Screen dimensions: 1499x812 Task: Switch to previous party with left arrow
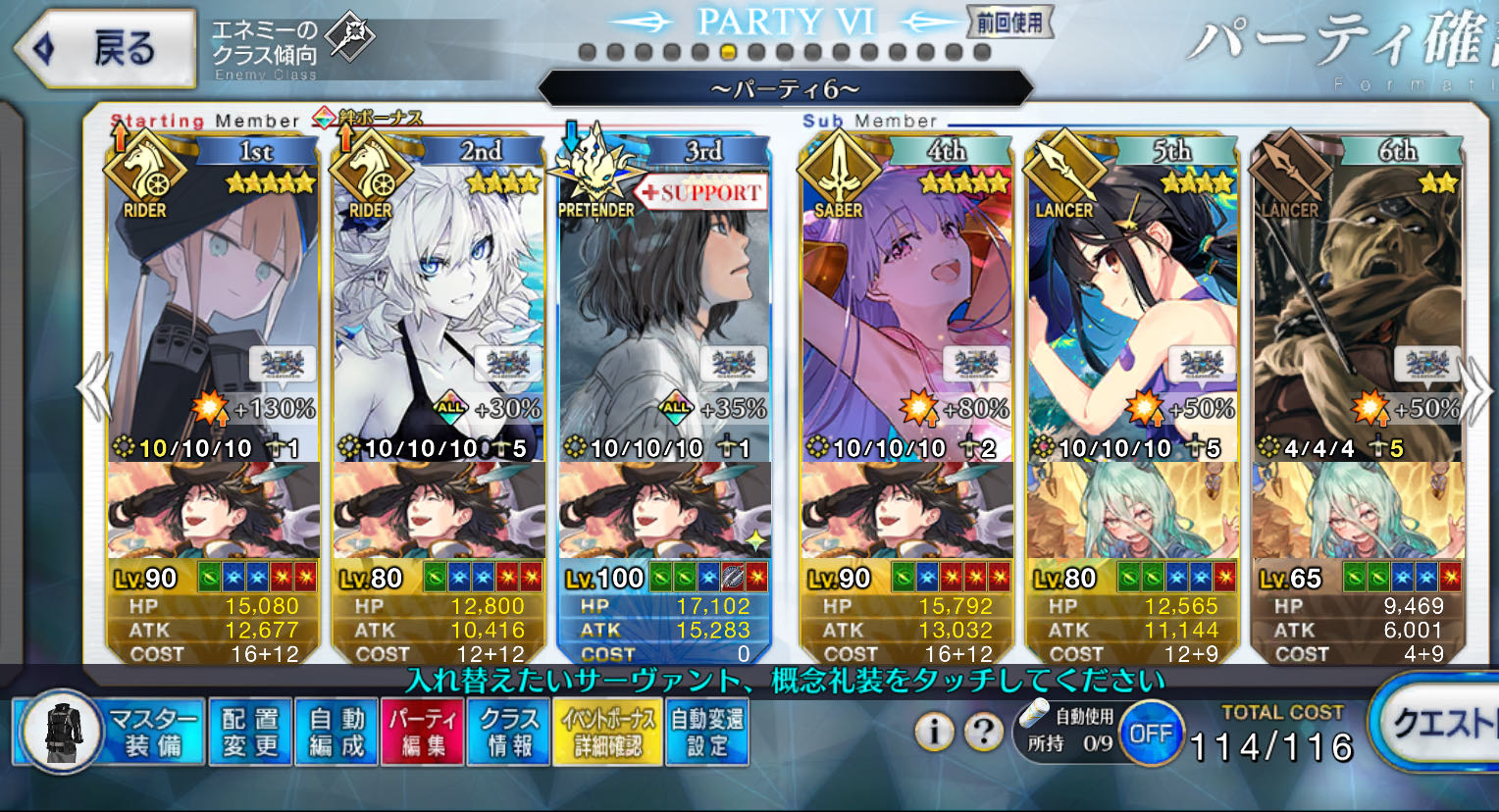click(x=95, y=387)
